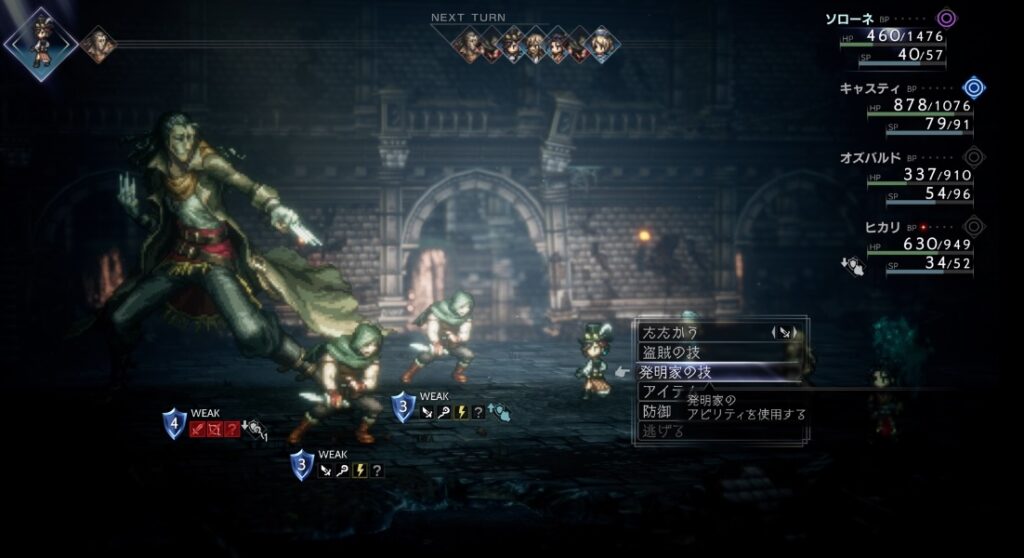Click the weapon switch icon beside たたかう
Screen dimensions: 1024x558
click(784, 331)
